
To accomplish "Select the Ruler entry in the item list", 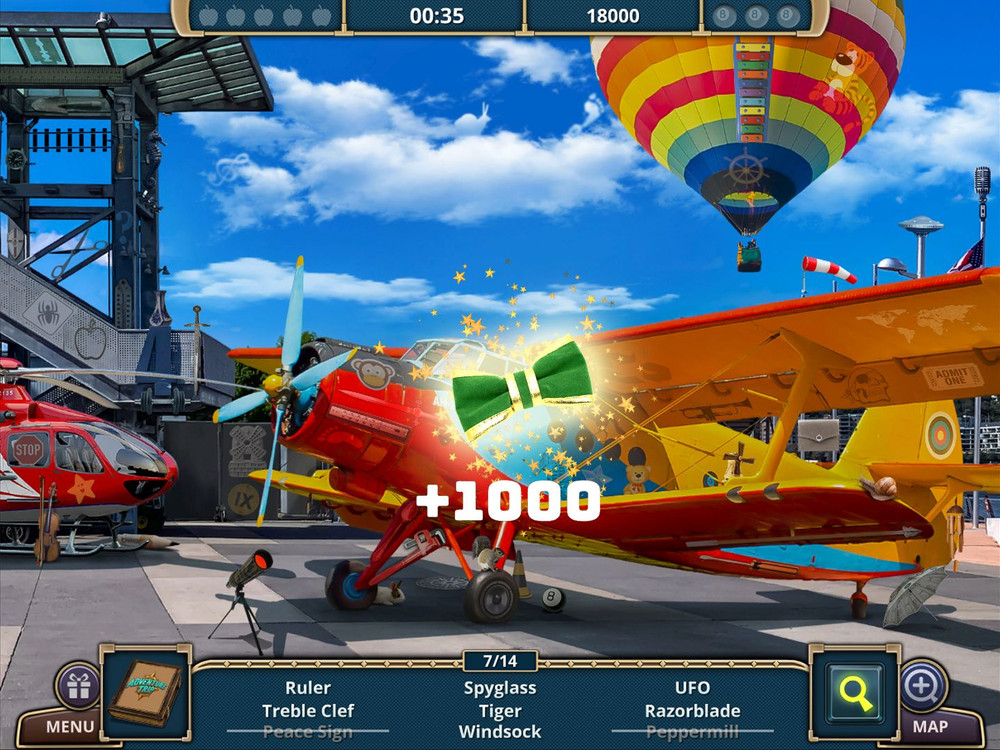I will (308, 688).
